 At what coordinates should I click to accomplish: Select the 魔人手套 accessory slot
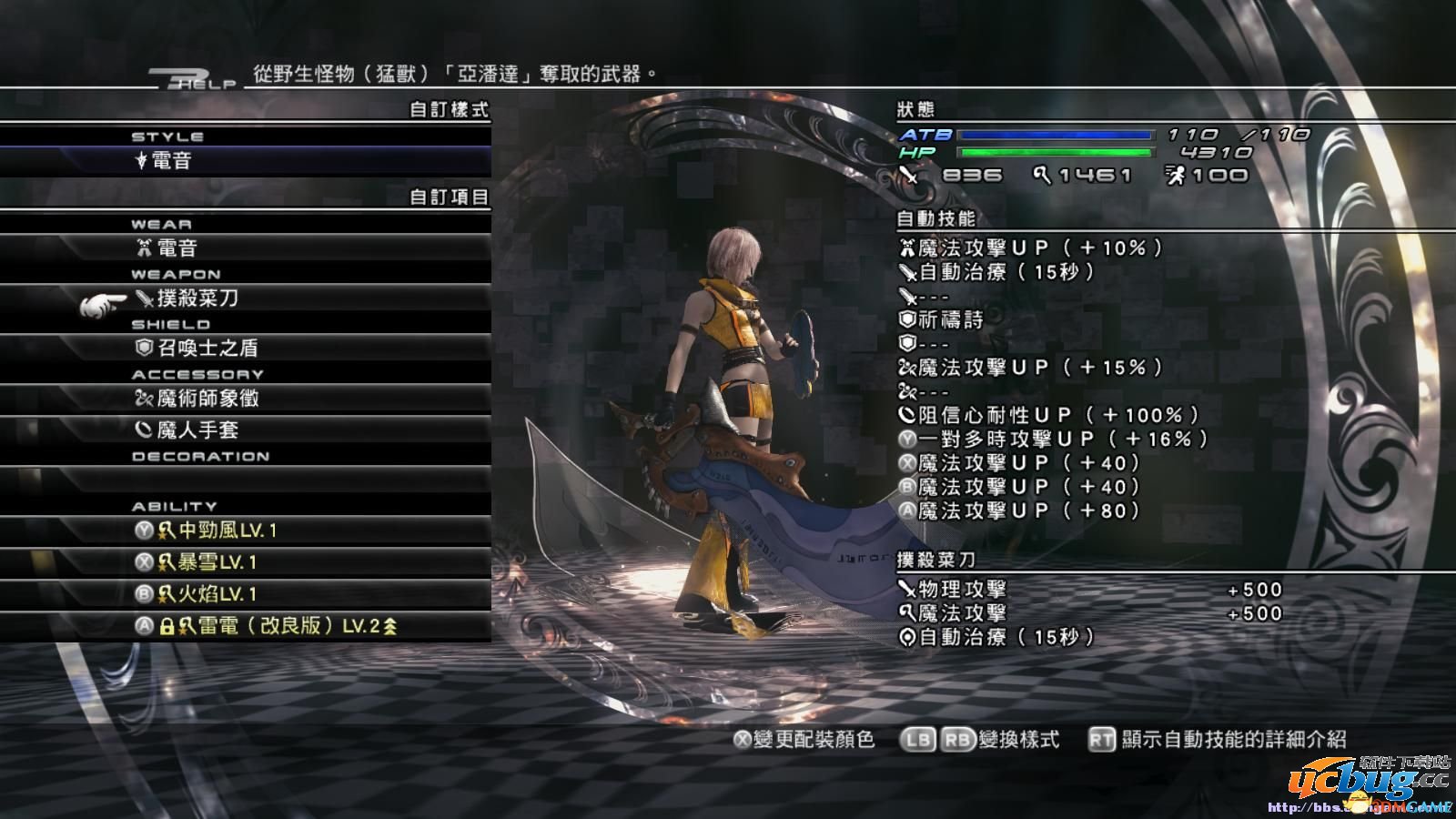(x=246, y=430)
